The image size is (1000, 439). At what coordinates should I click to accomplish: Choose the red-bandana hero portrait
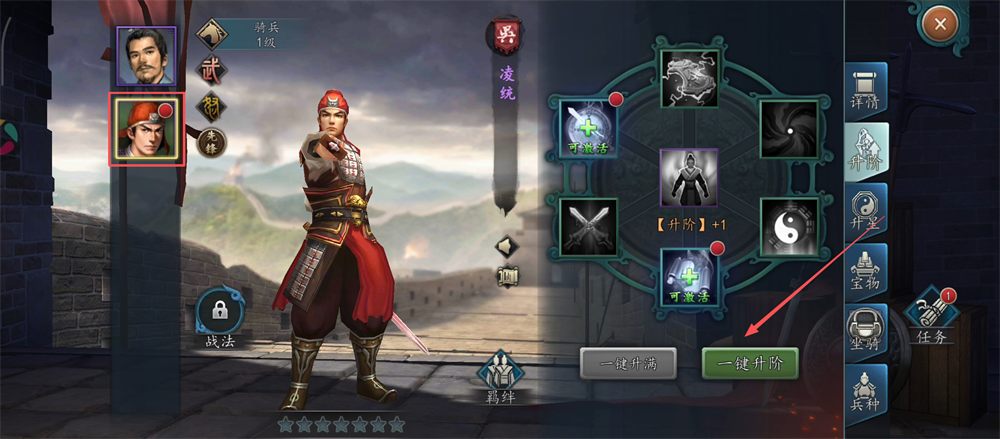pos(147,129)
